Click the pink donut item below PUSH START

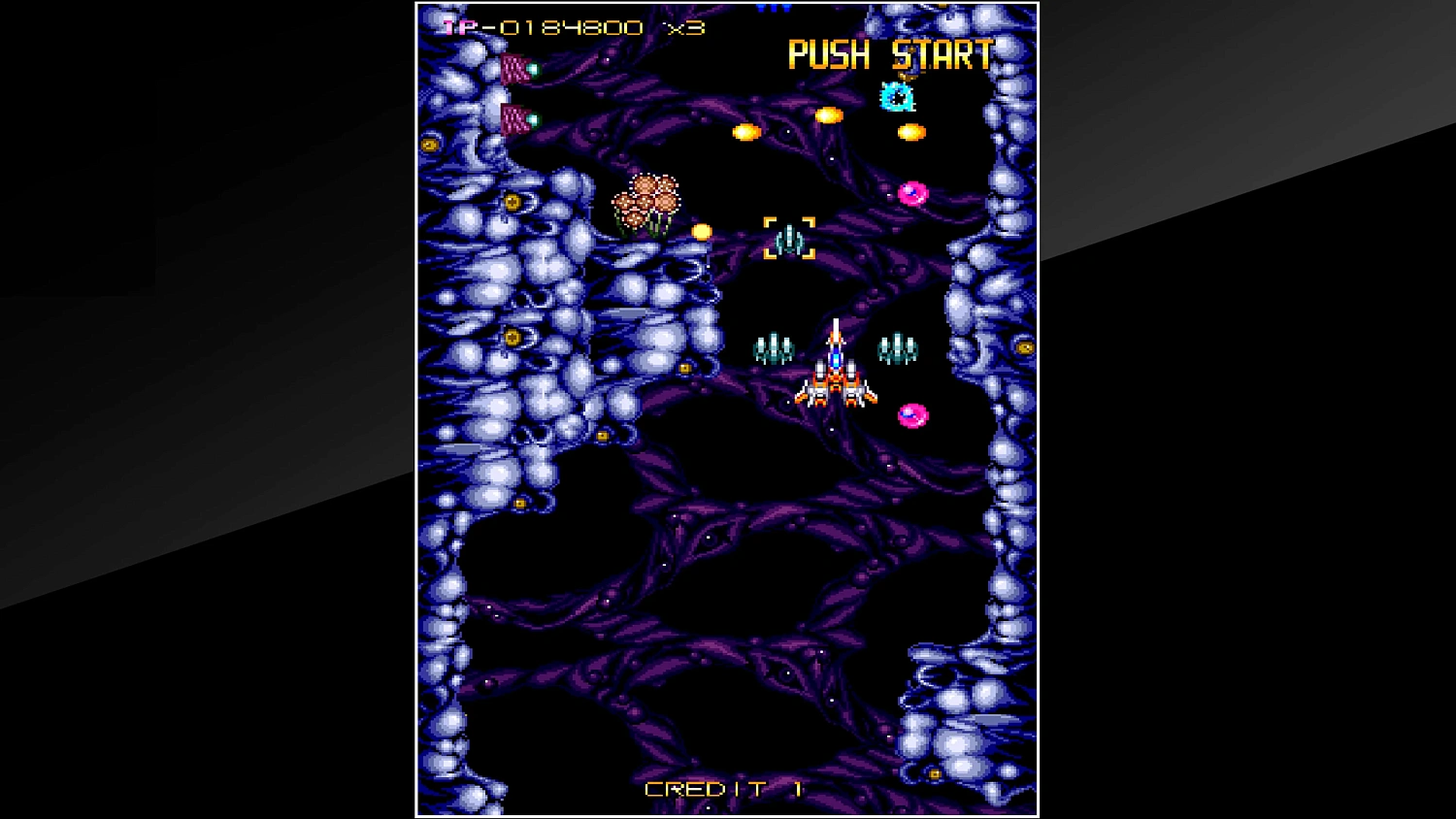click(x=912, y=194)
